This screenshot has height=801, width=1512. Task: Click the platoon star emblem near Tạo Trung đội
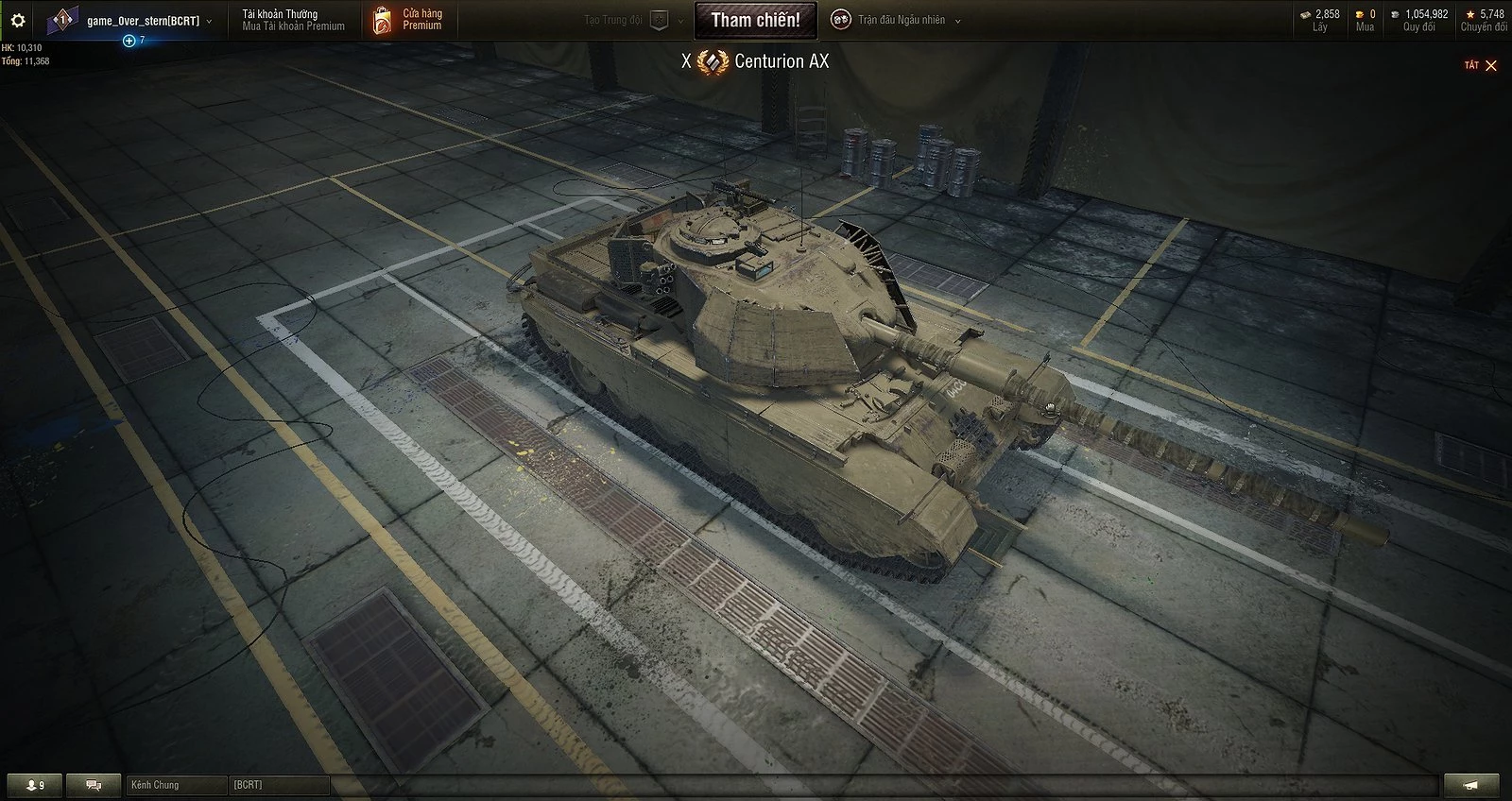(x=659, y=19)
